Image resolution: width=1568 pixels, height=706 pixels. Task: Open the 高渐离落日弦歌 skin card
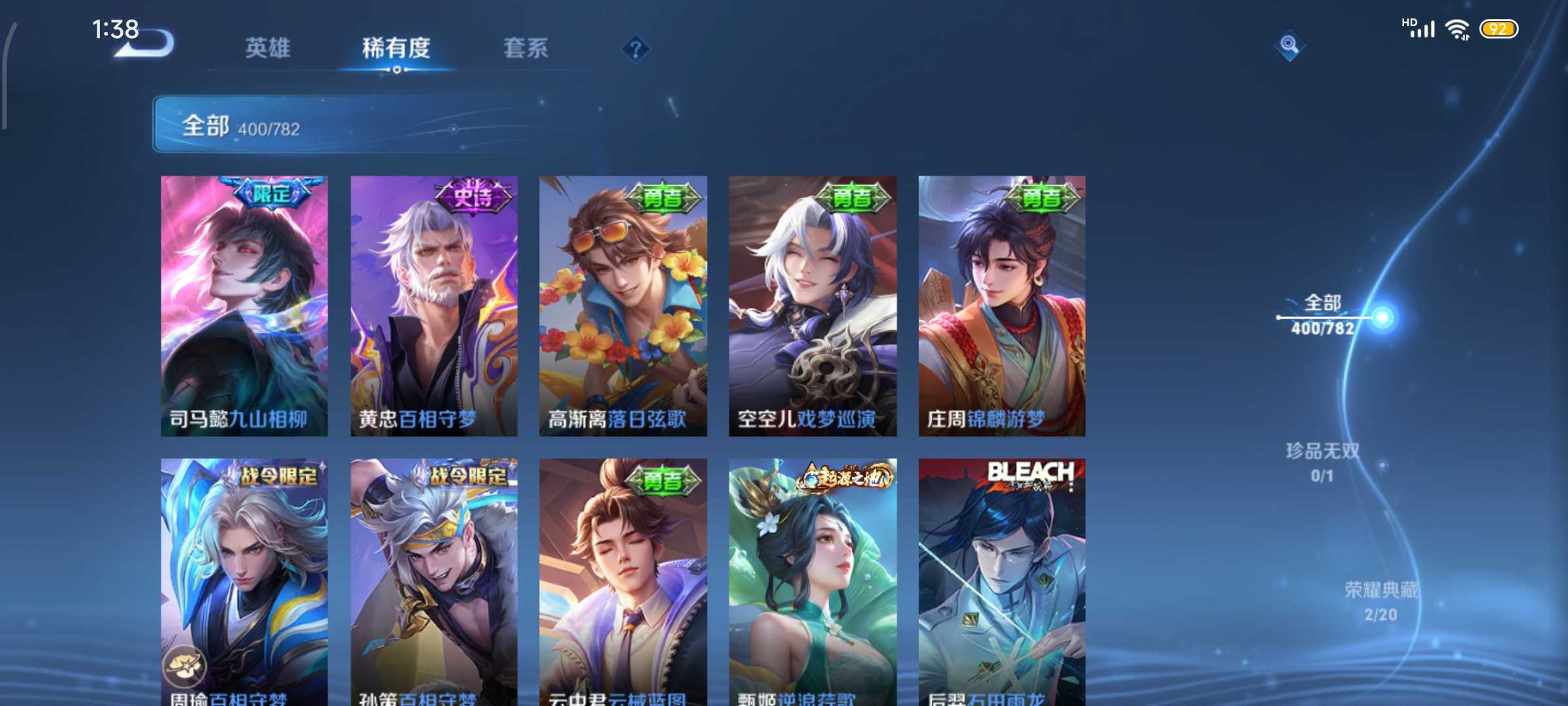(x=623, y=305)
